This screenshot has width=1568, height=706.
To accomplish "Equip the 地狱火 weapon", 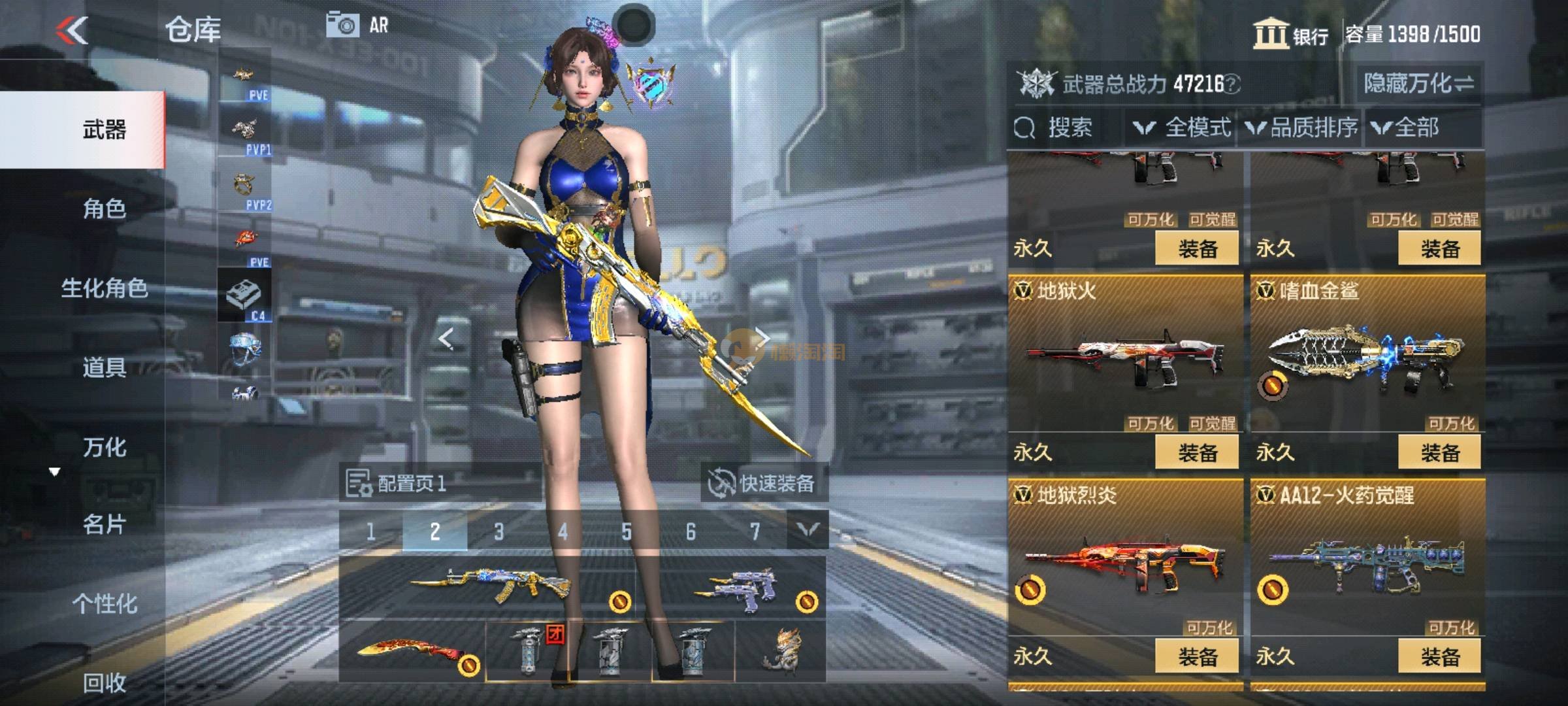I will tap(1196, 452).
